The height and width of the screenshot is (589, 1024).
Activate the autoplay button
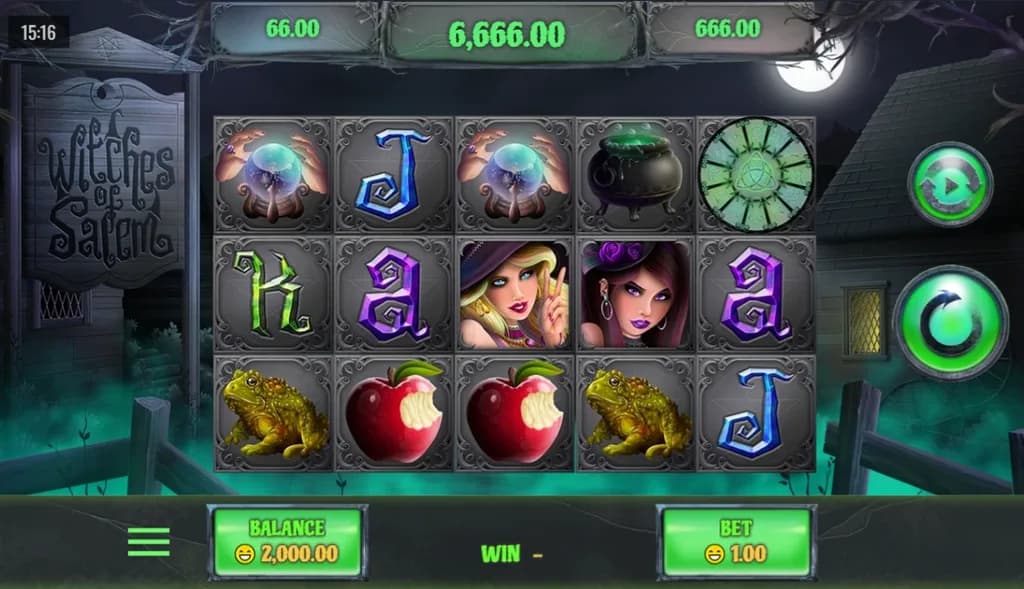tap(949, 185)
